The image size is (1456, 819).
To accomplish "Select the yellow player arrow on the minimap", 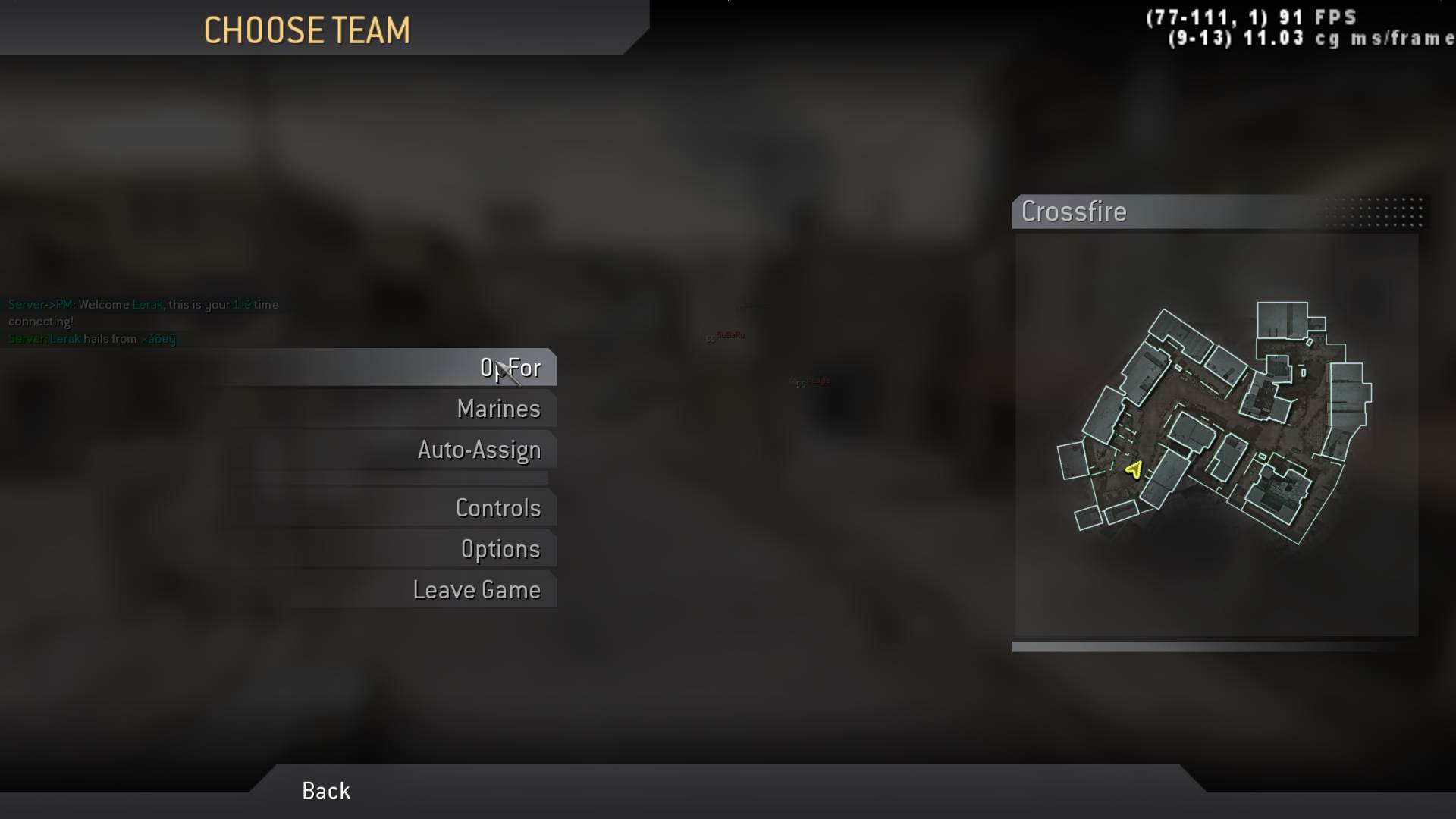I will click(1133, 469).
